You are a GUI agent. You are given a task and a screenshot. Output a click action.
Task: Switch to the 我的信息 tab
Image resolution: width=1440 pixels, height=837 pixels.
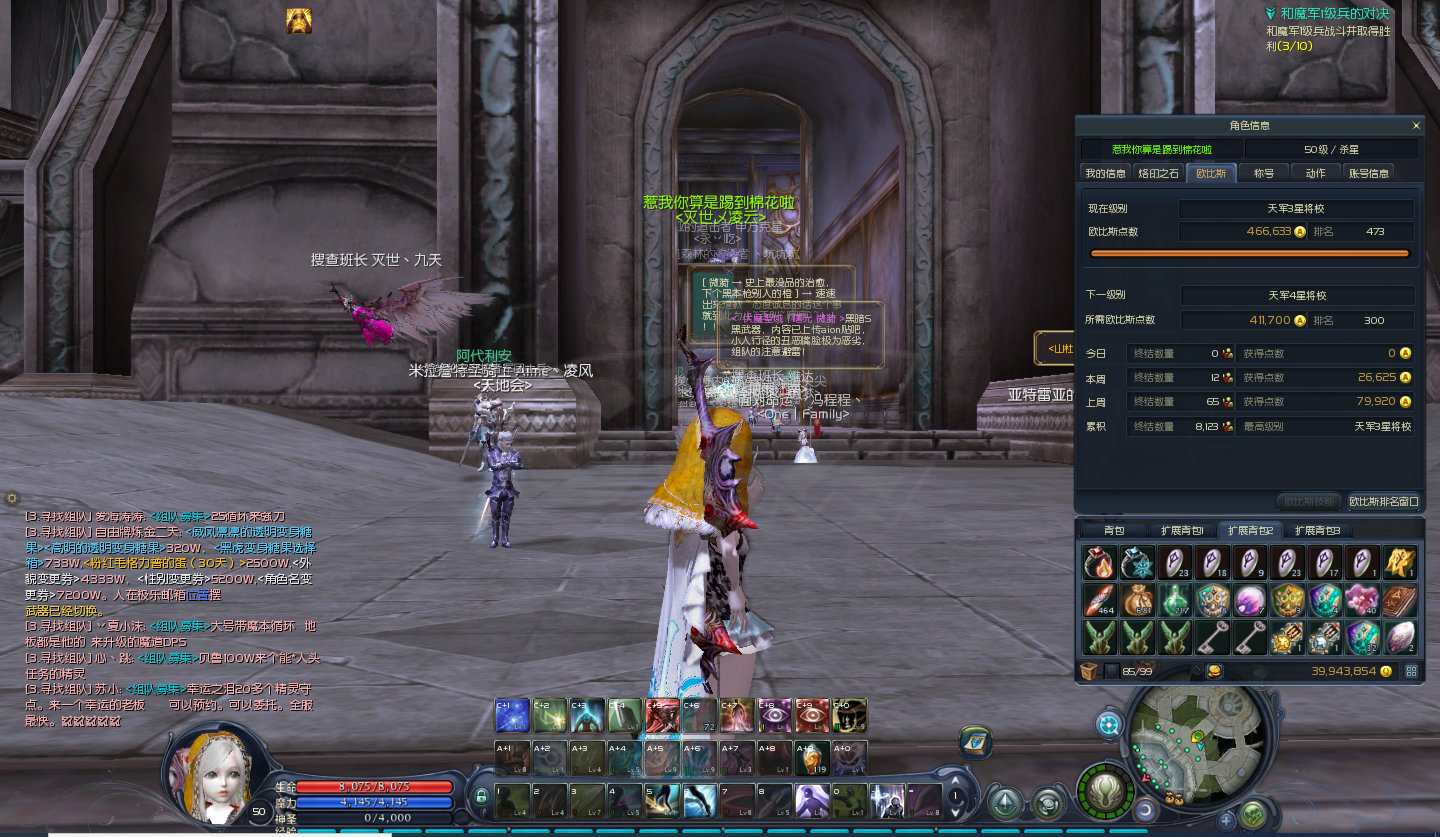pos(1106,173)
